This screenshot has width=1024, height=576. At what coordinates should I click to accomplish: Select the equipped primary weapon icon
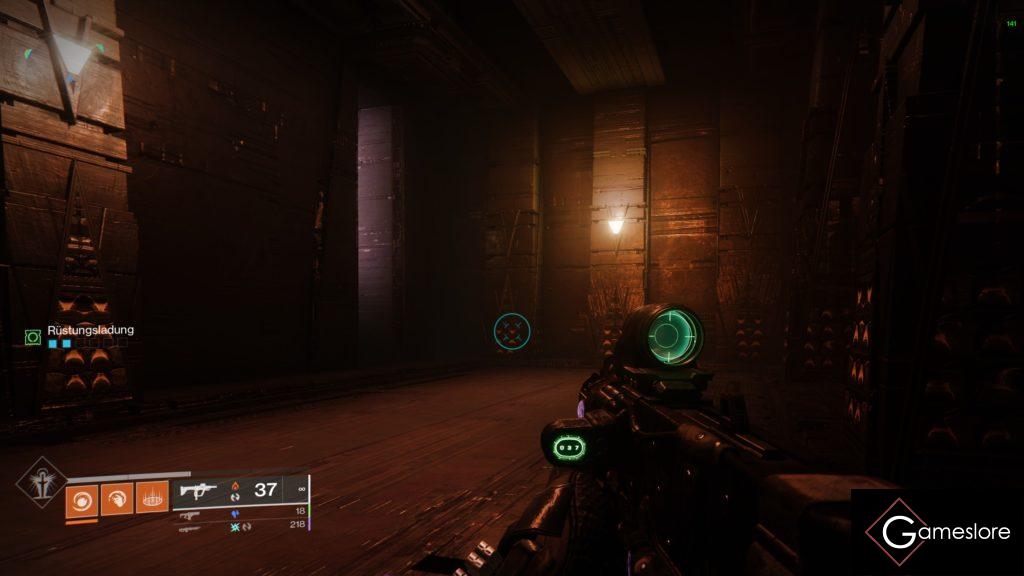[x=196, y=490]
